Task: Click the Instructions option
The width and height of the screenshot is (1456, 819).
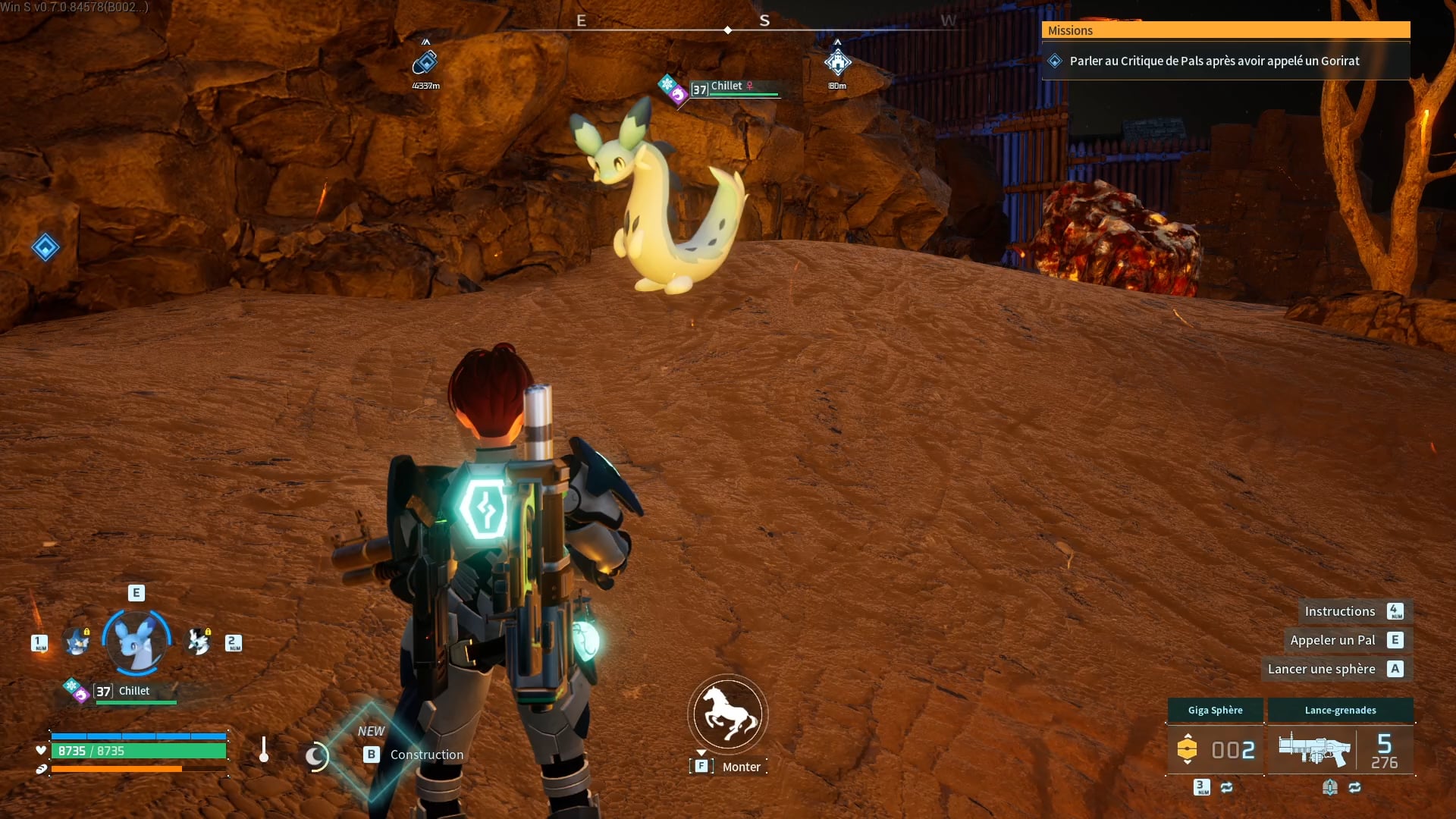Action: click(x=1339, y=611)
